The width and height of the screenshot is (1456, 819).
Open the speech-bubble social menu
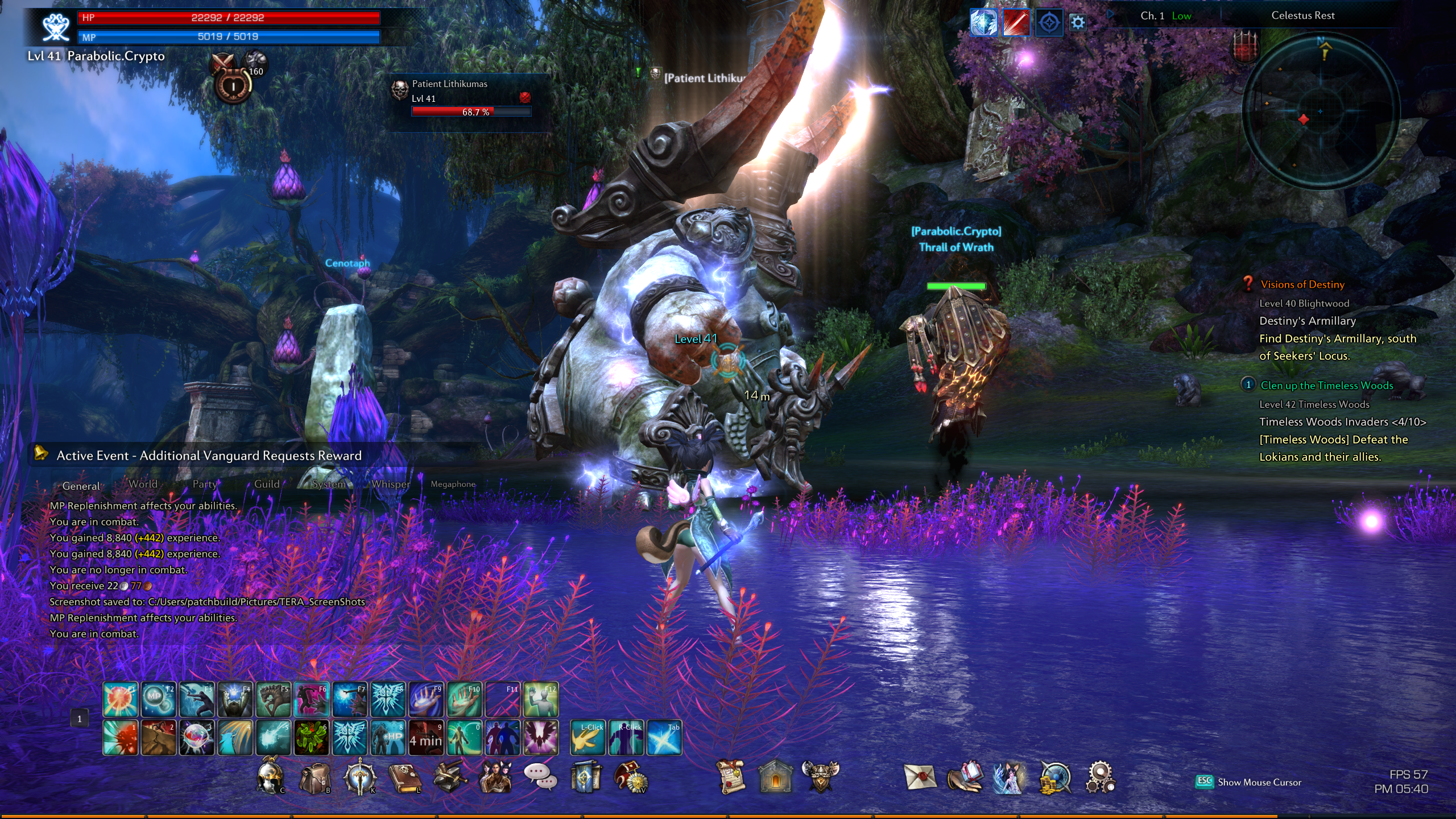point(540,776)
